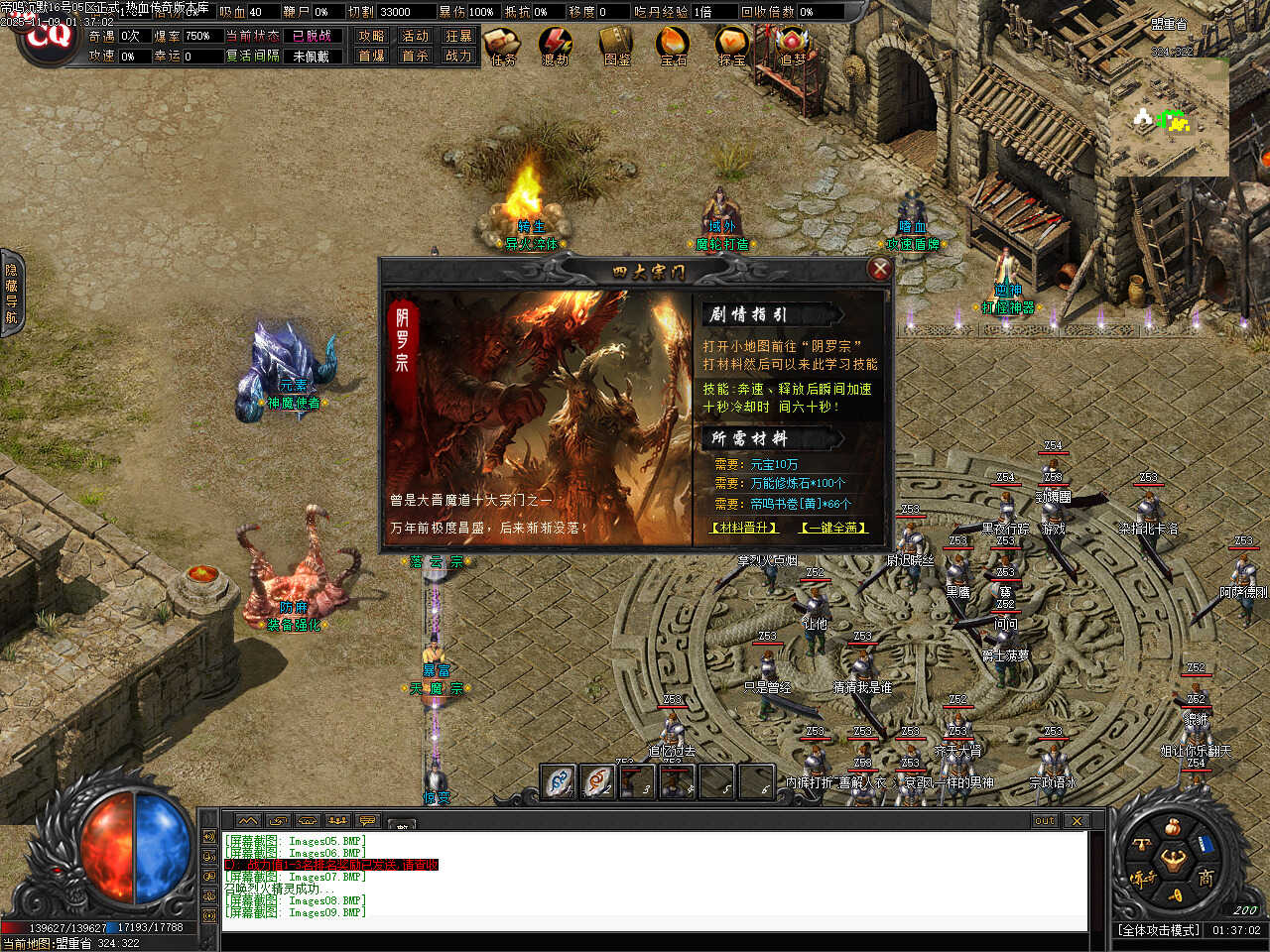Open the 追梦 icon
This screenshot has width=1270, height=952.
[792, 46]
